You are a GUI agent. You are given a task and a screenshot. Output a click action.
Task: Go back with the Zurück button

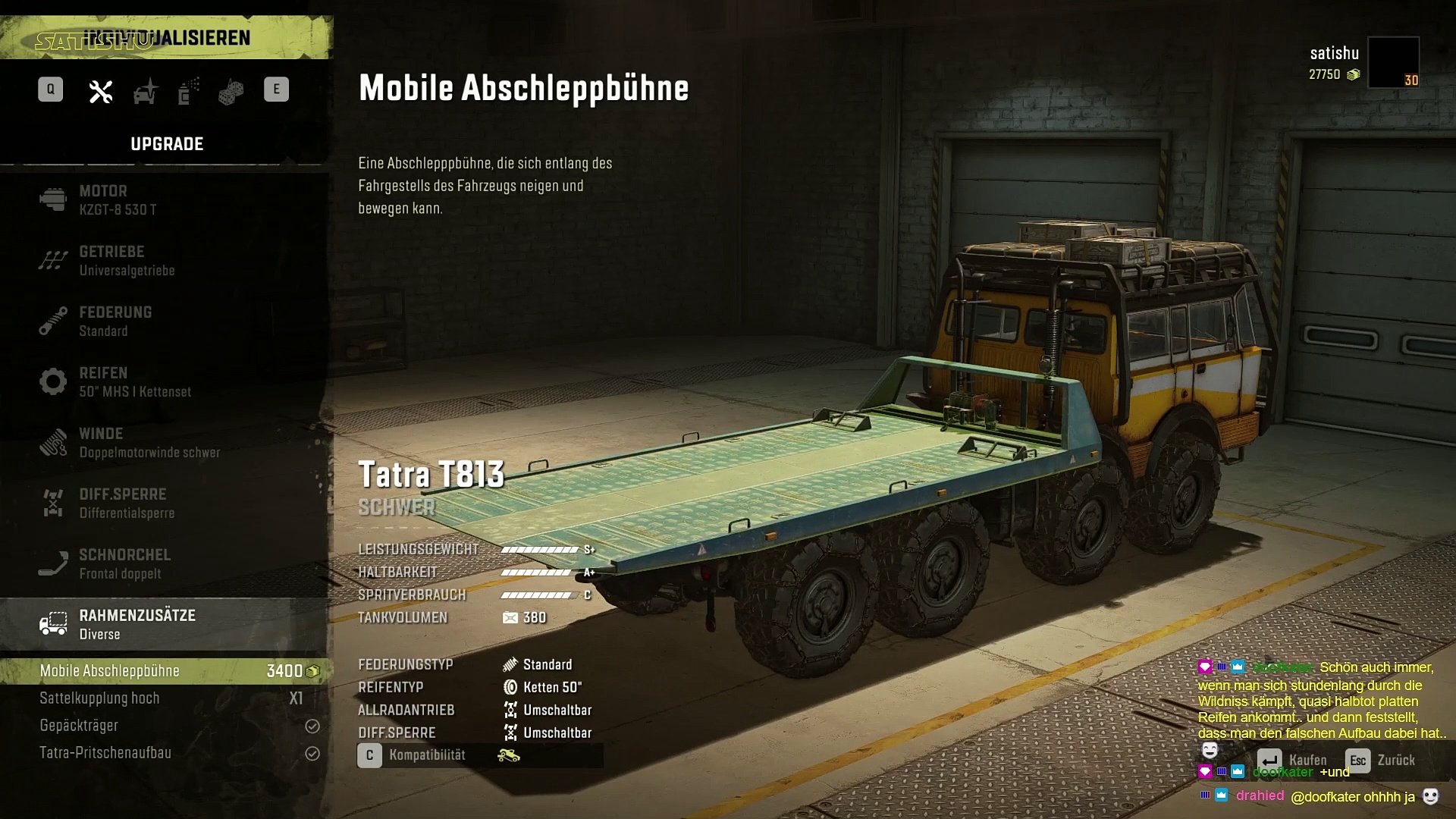click(1380, 760)
